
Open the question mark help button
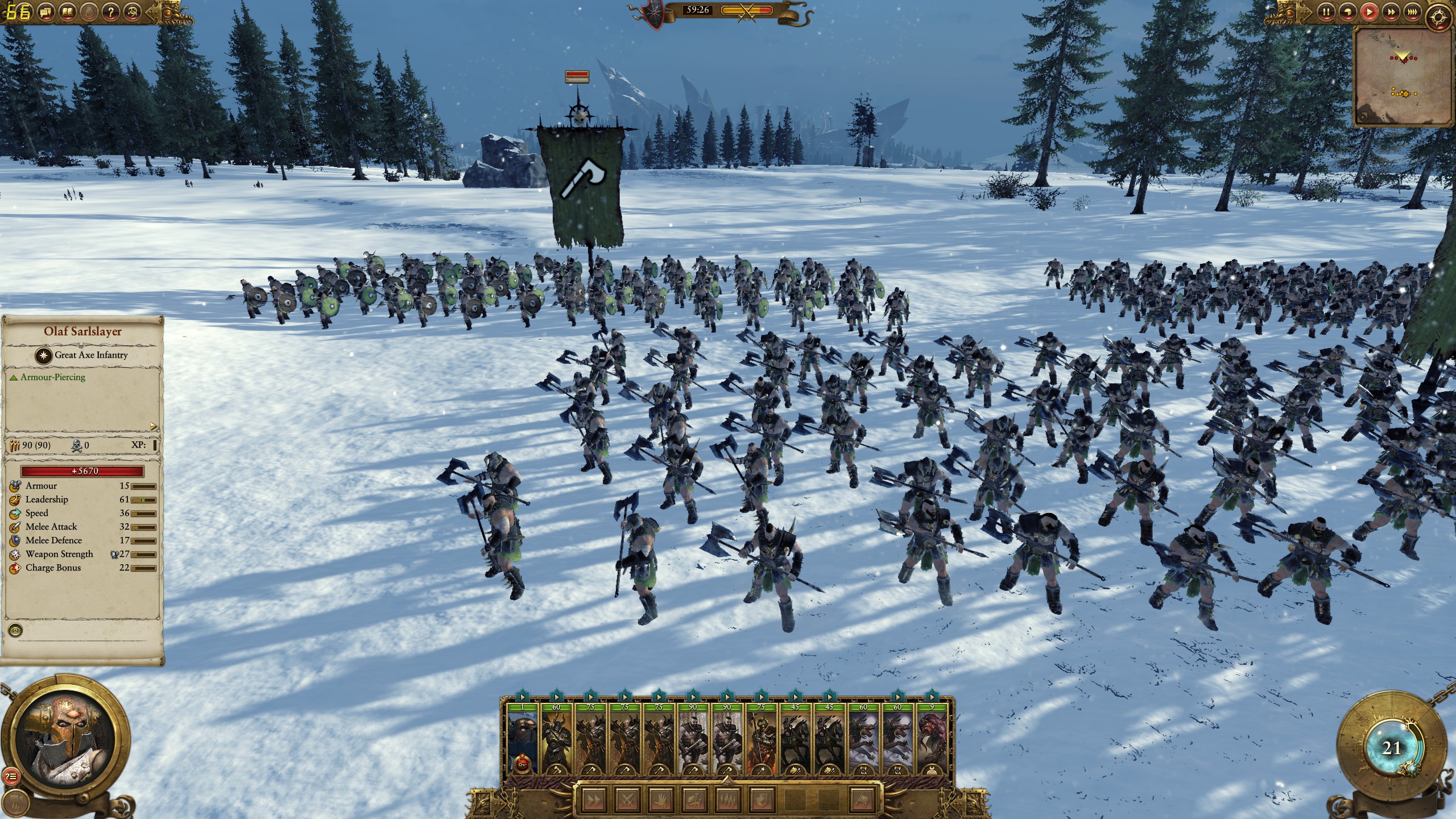coord(110,11)
